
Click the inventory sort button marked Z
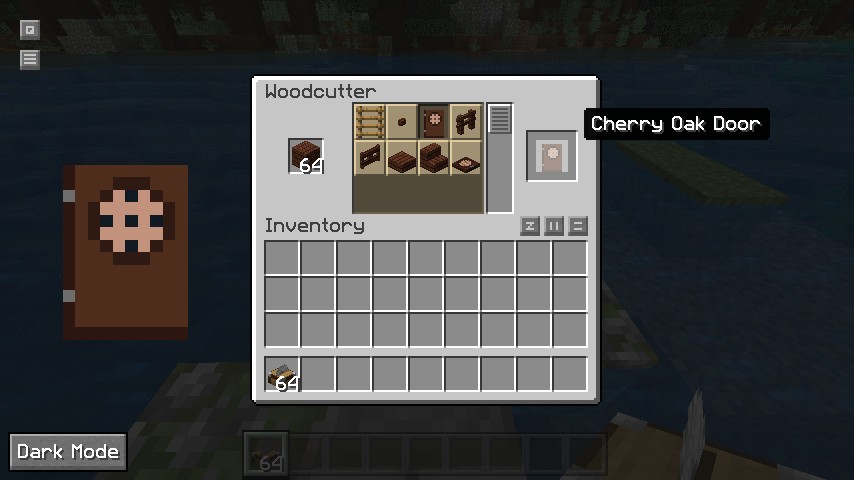pyautogui.click(x=530, y=226)
